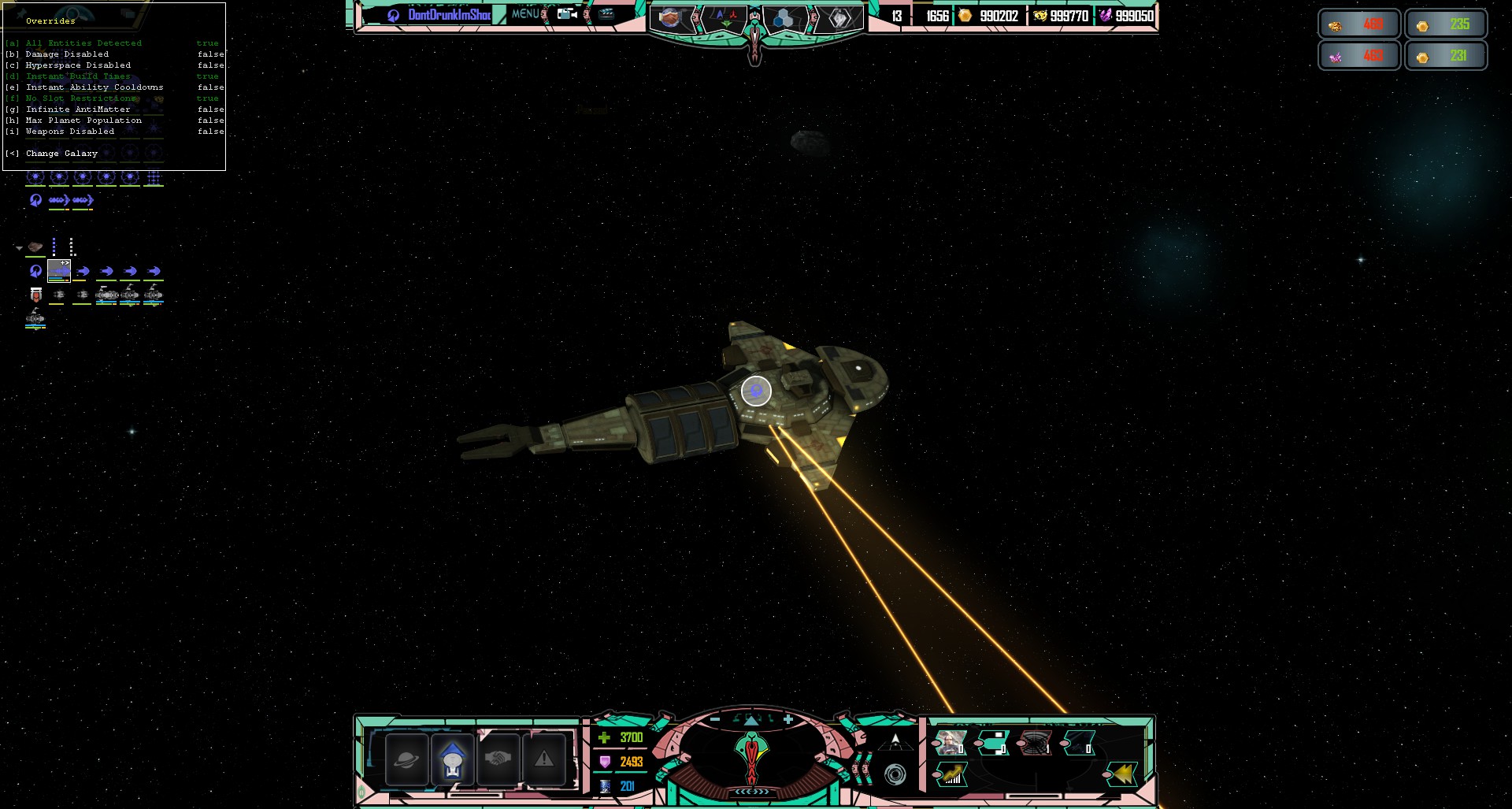Switch to the starship tab
1512x809 pixels.
453,759
